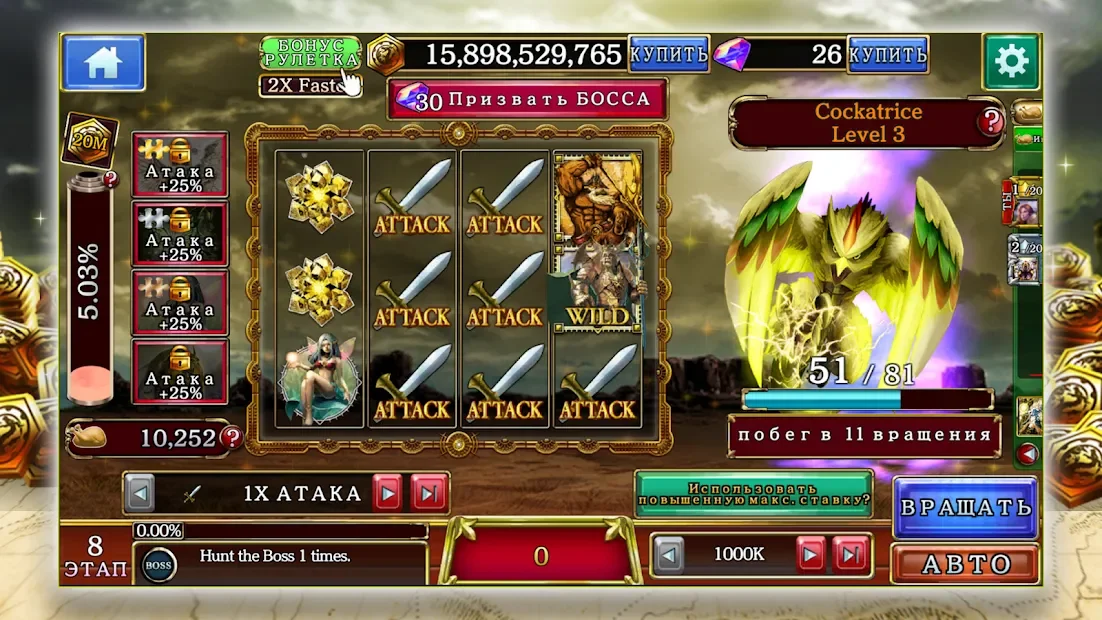Set Атака multiplier to maximum
This screenshot has height=620, width=1102.
428,493
